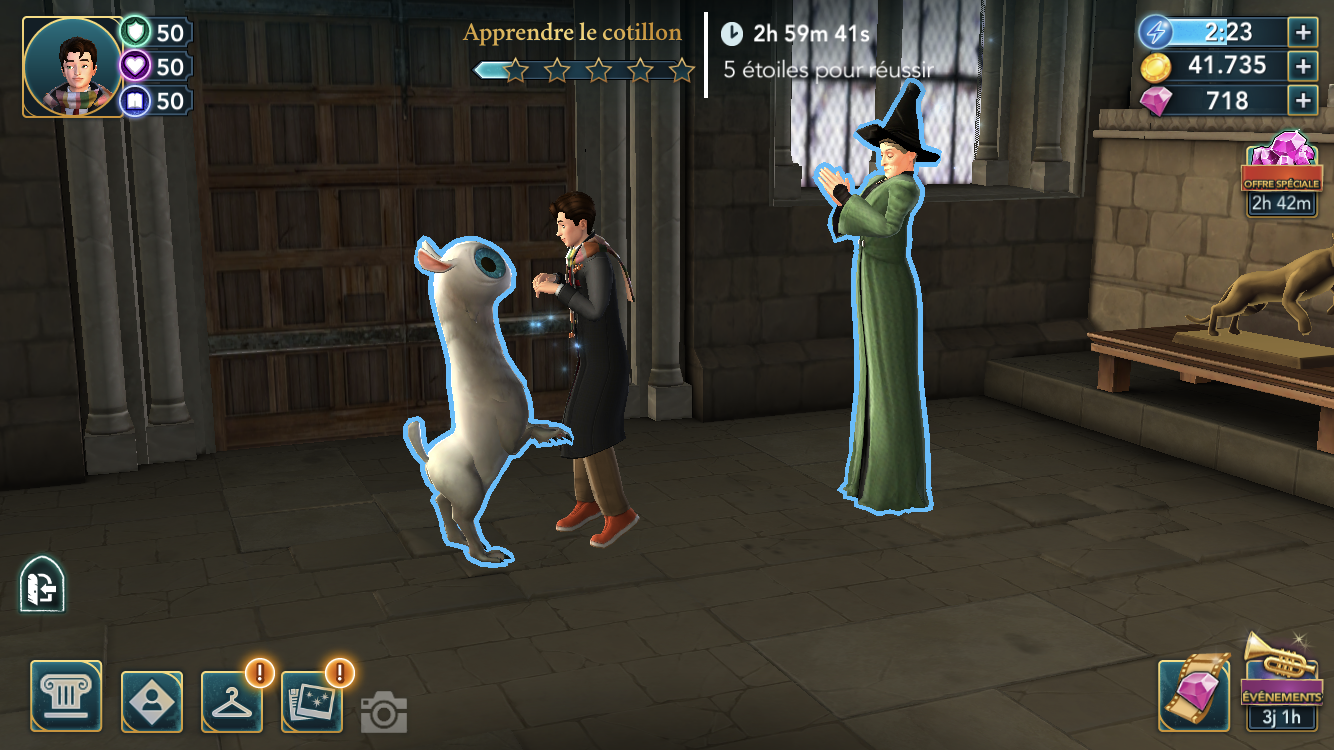Open the column building menu
This screenshot has height=750, width=1334.
pyautogui.click(x=66, y=695)
